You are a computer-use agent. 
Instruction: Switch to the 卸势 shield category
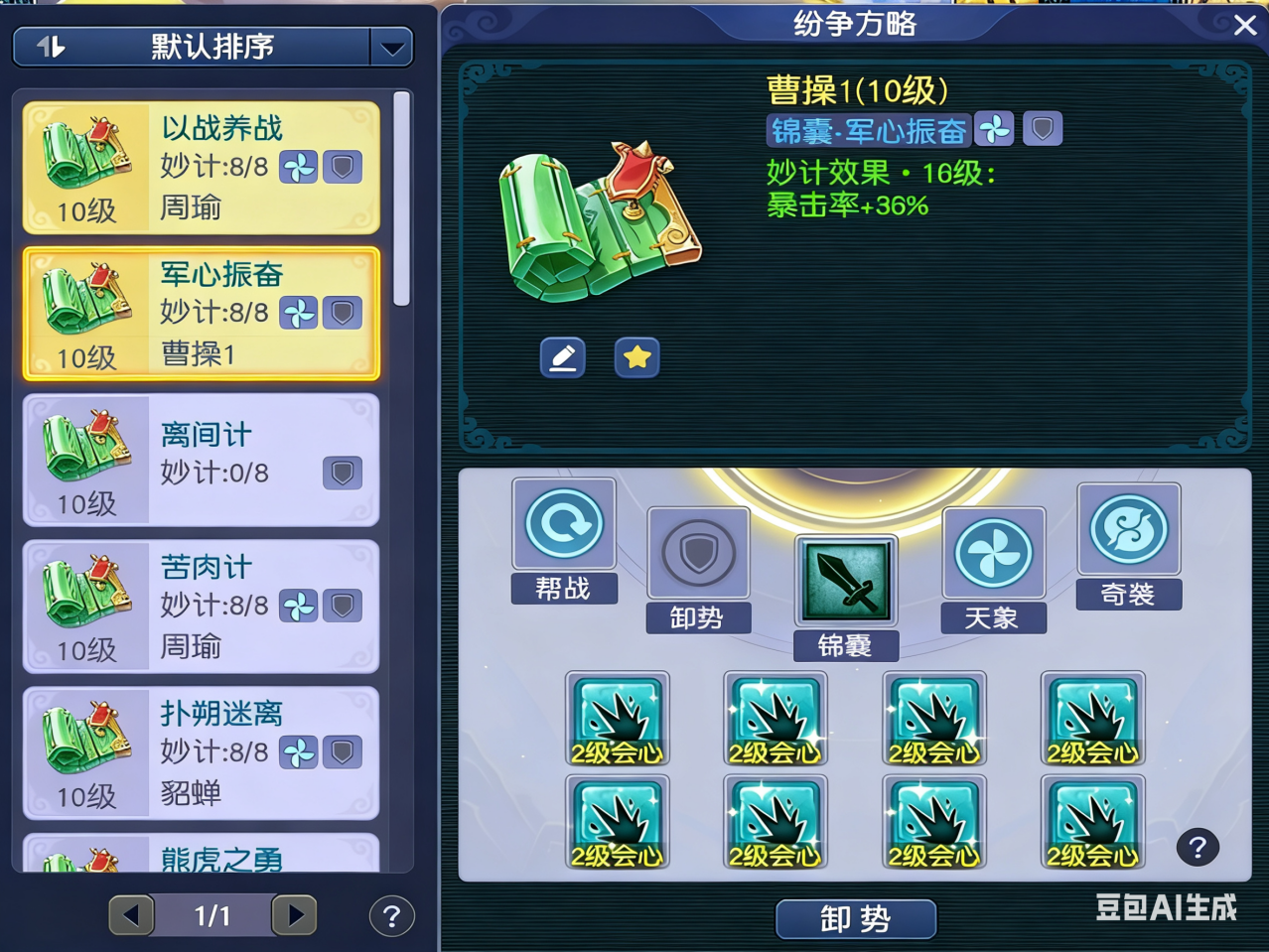(698, 568)
